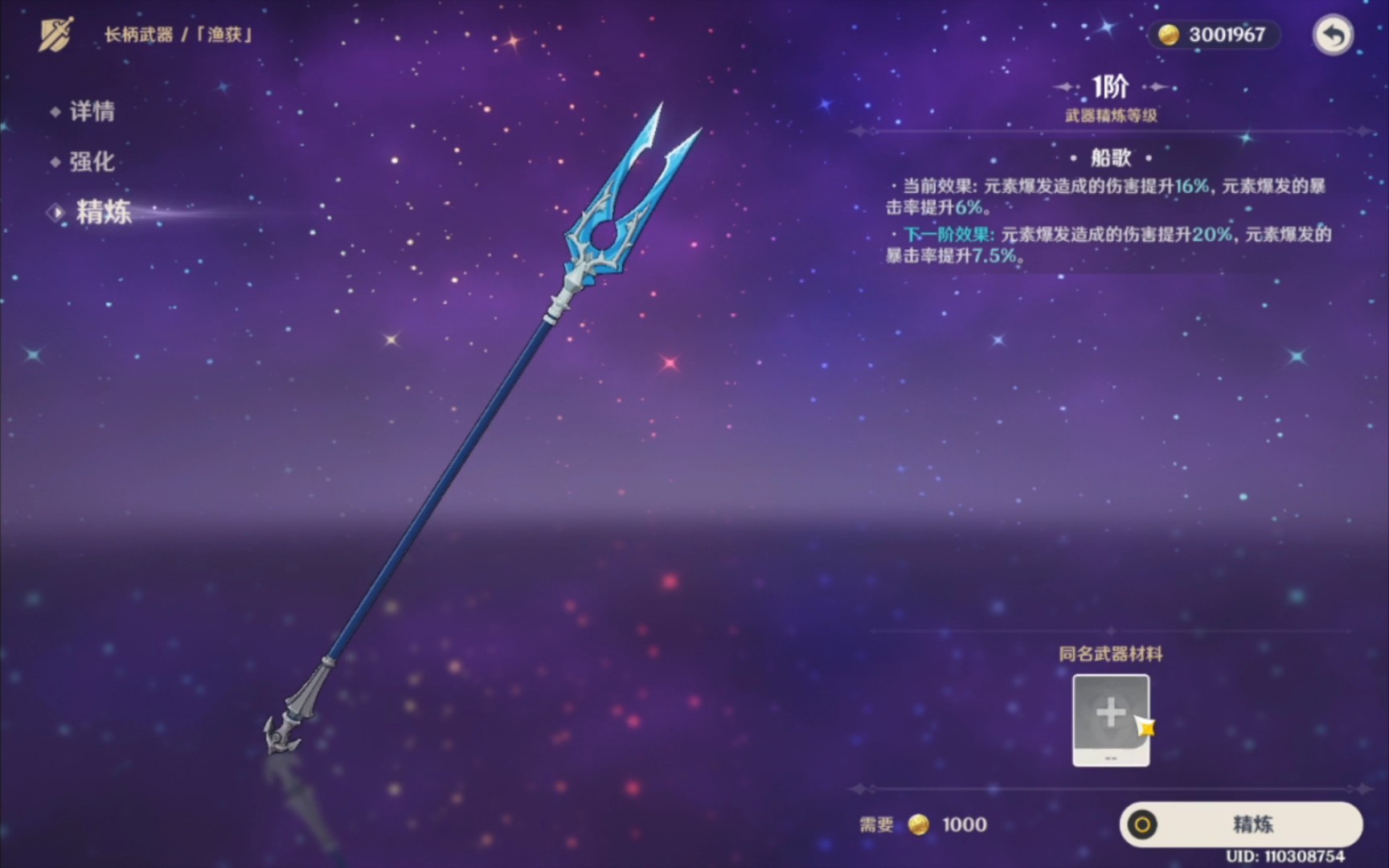Switch to the 详情 details tab

pyautogui.click(x=92, y=113)
